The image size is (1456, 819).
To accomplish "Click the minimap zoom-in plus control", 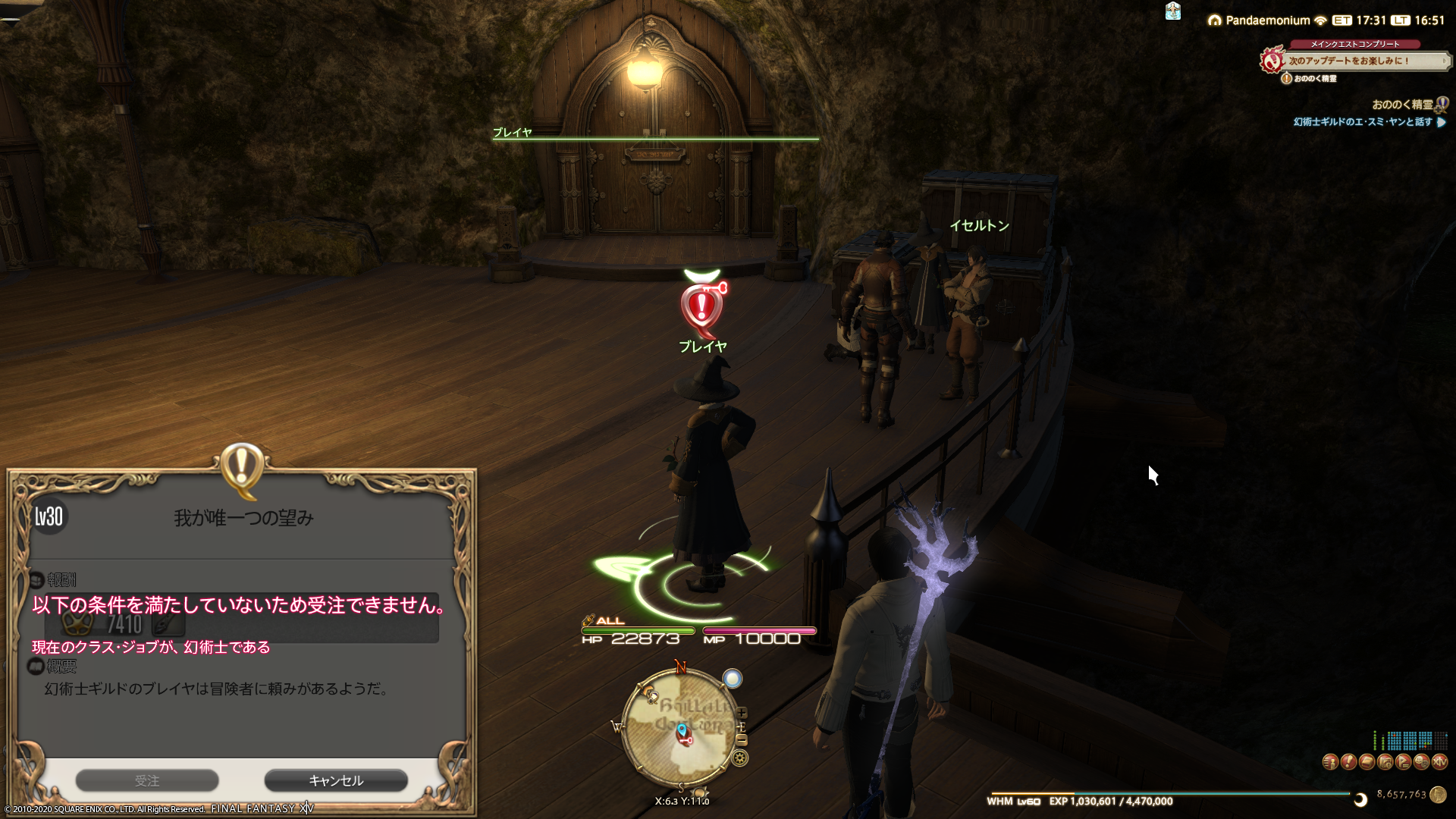I will coord(742,713).
